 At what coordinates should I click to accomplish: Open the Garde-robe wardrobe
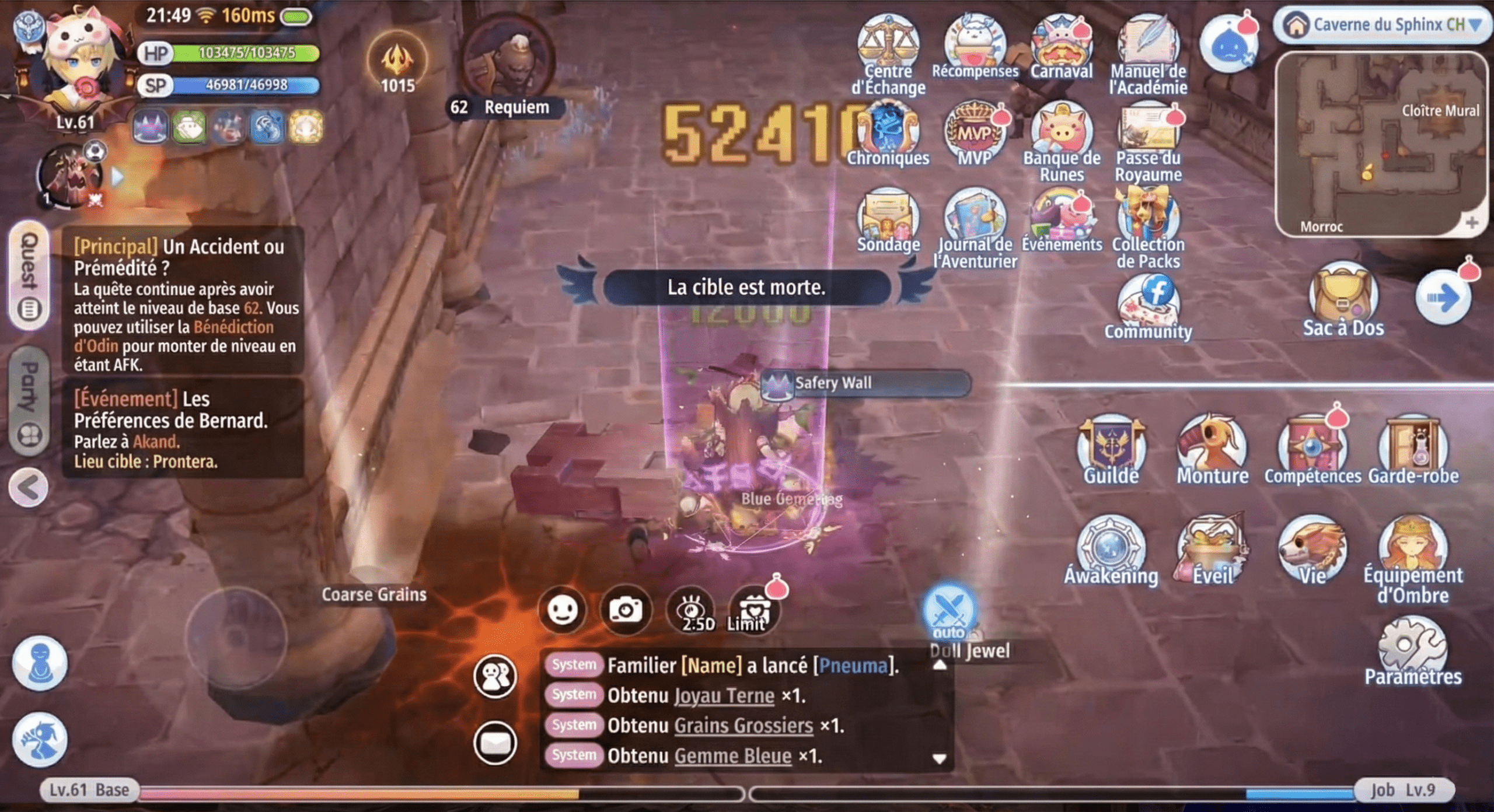[1413, 448]
